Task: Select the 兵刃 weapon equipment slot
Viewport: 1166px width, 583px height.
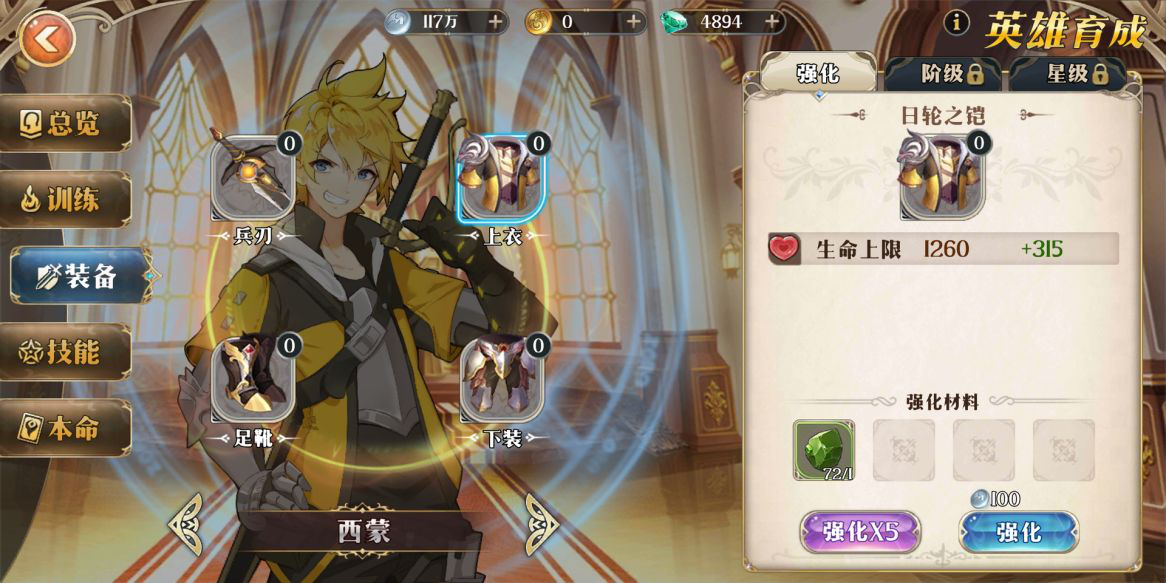Action: (x=252, y=180)
